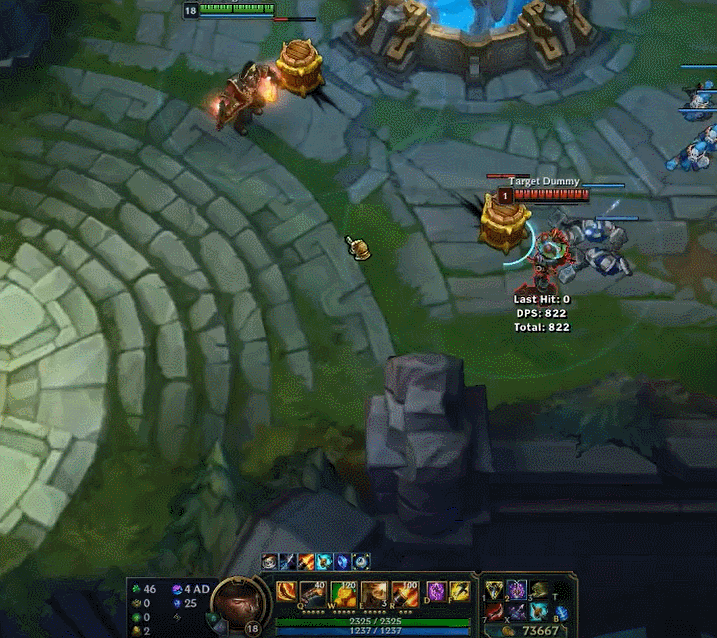Image resolution: width=717 pixels, height=638 pixels.
Task: Use the purple D summoner spell
Action: click(x=436, y=591)
